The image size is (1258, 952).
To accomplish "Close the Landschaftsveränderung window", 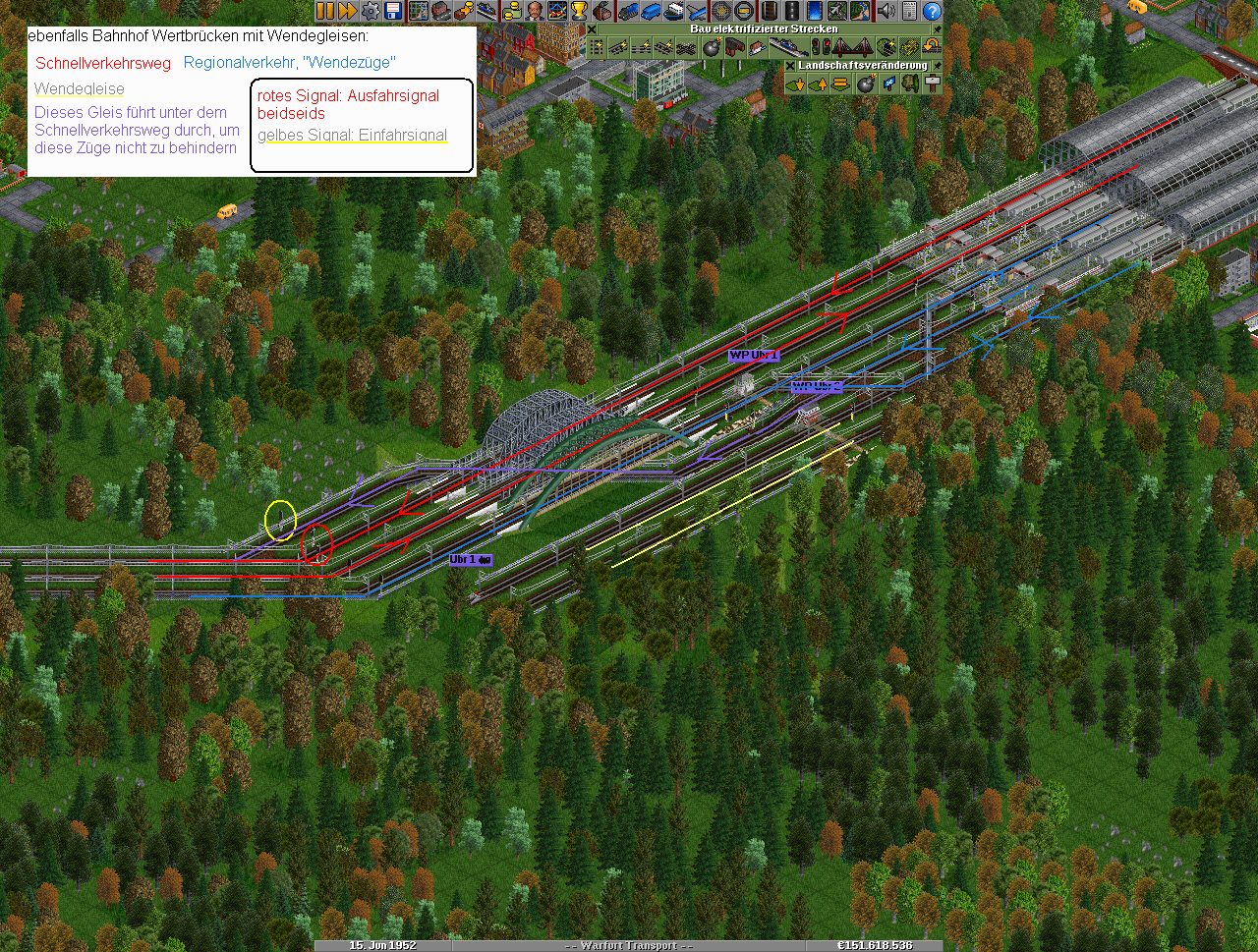I will (x=790, y=66).
